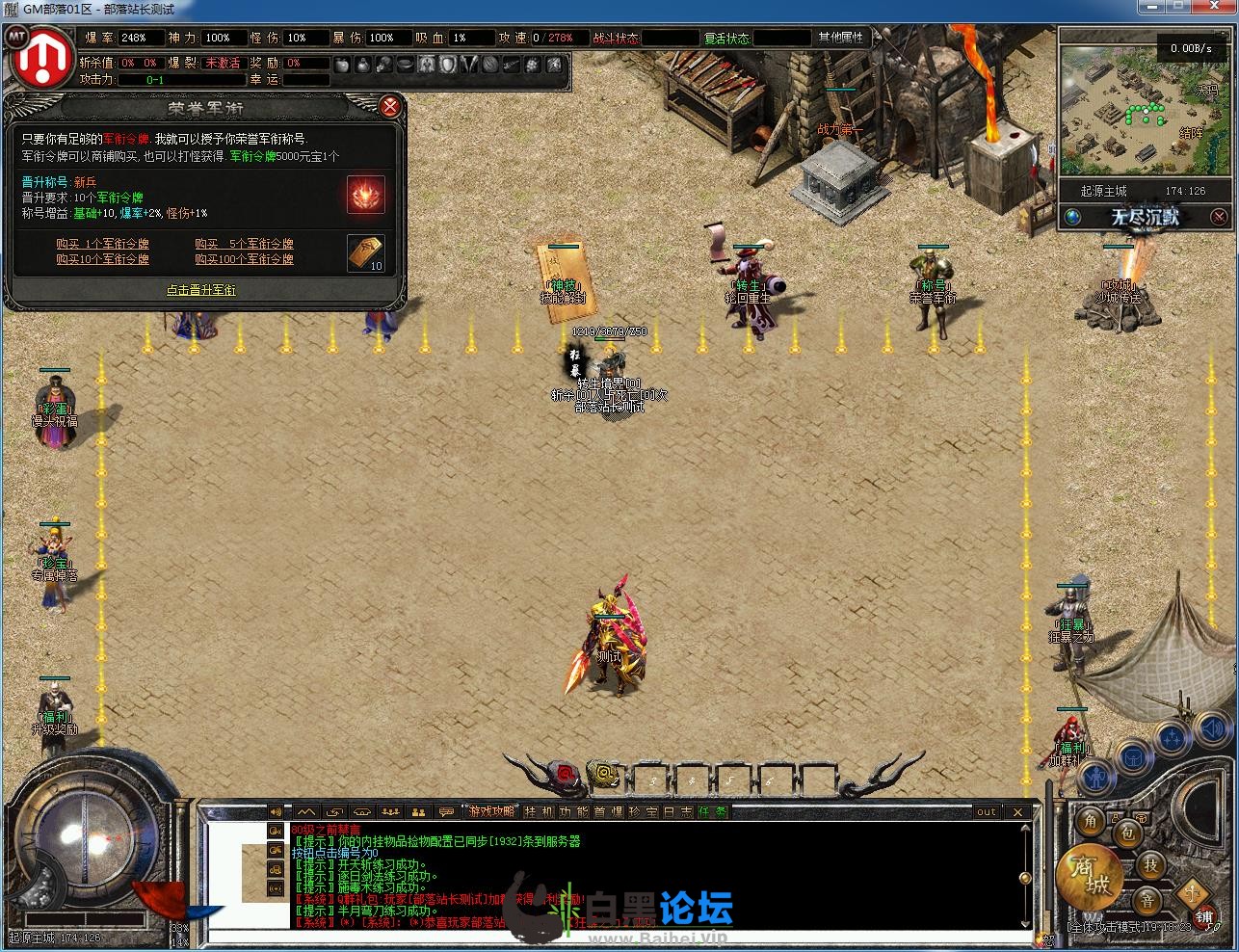Open the sound 音 settings button
This screenshot has width=1239, height=952.
pos(1147,901)
